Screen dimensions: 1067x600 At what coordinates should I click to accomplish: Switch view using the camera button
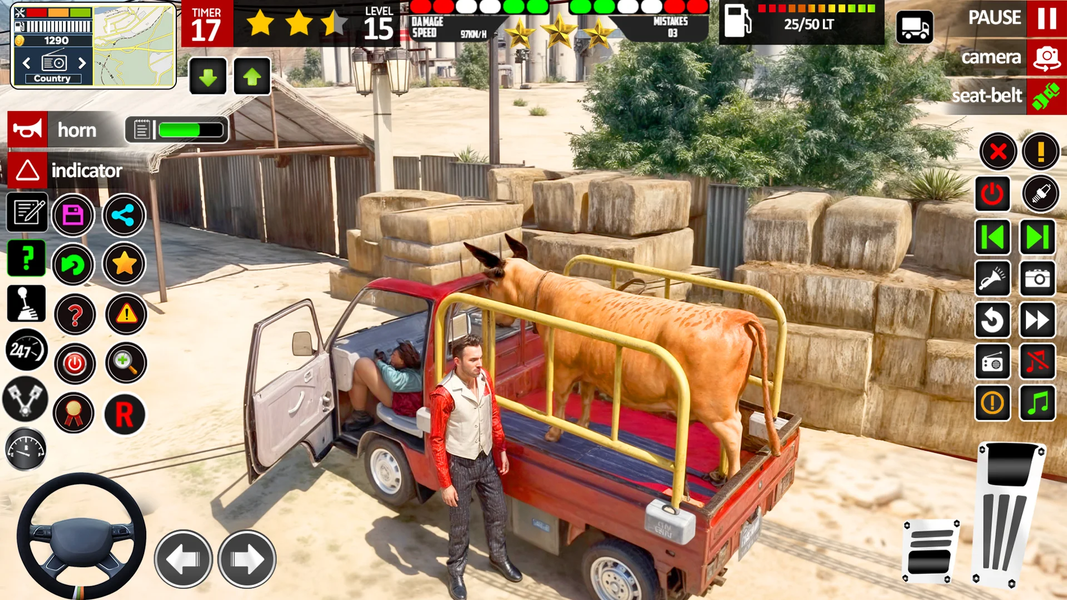(1046, 58)
